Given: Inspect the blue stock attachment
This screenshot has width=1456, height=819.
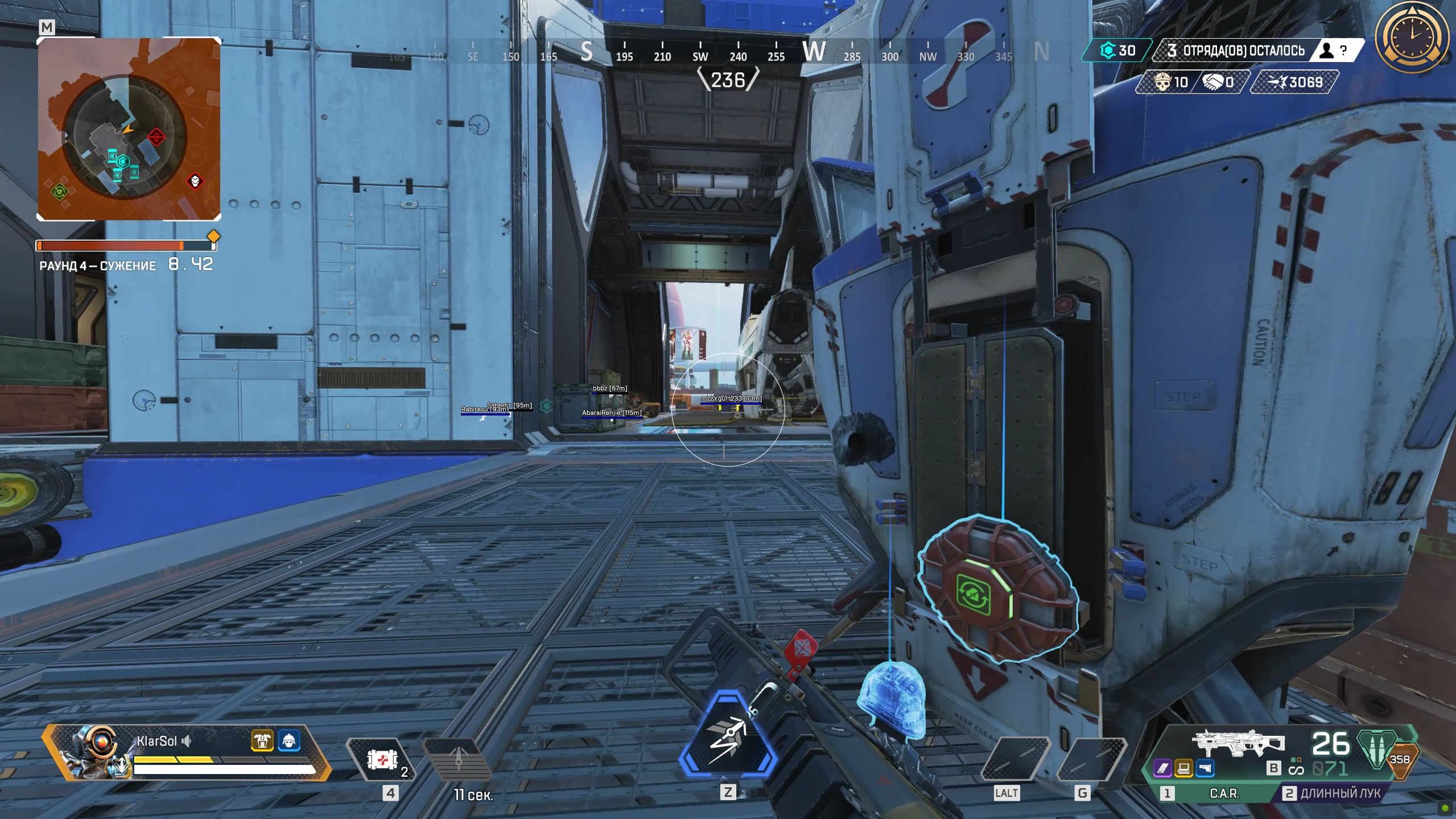Looking at the screenshot, I should click(1205, 769).
